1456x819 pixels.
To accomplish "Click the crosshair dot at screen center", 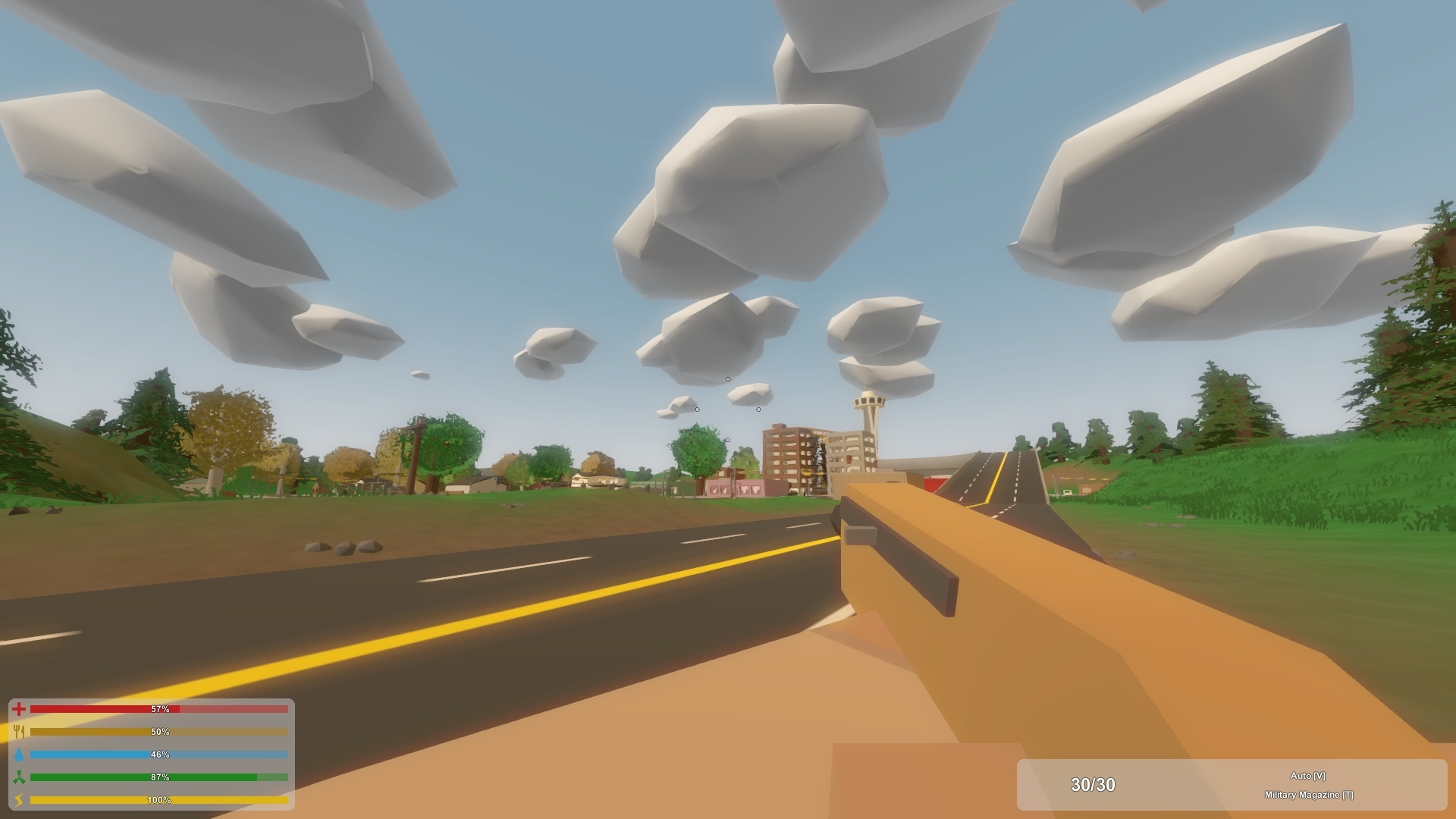I will 728,409.
